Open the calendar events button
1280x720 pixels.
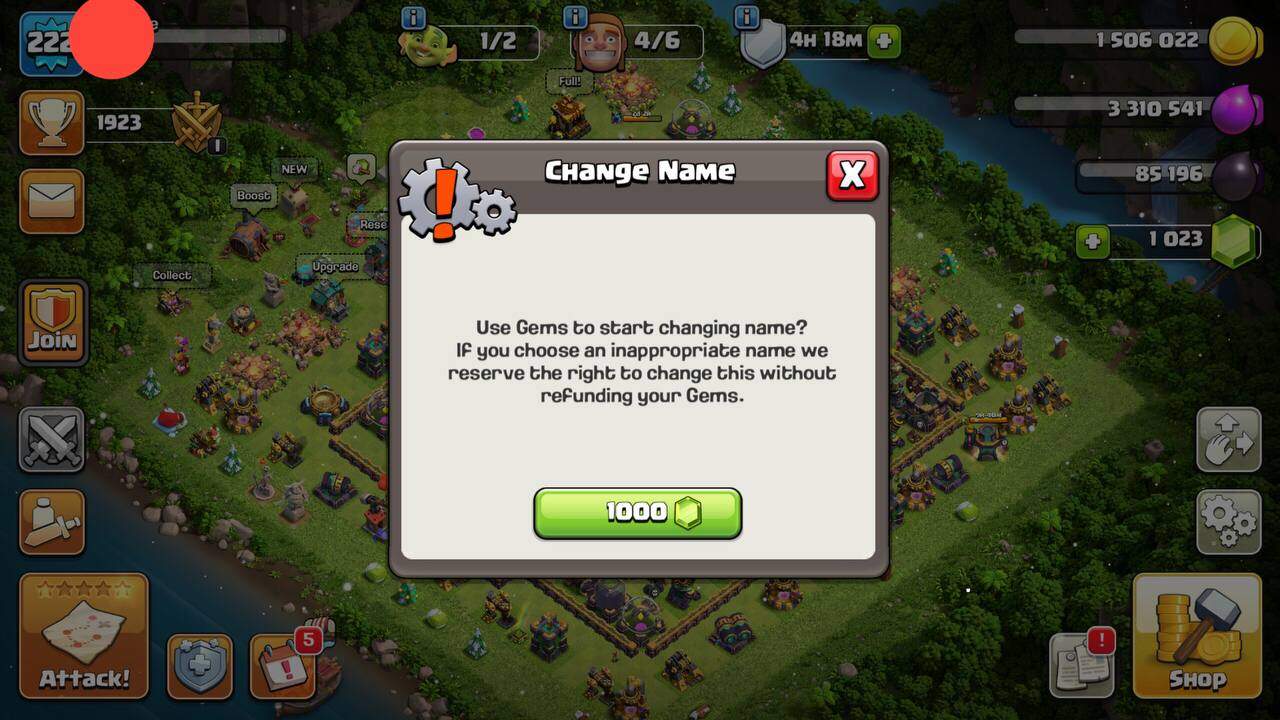click(x=282, y=665)
